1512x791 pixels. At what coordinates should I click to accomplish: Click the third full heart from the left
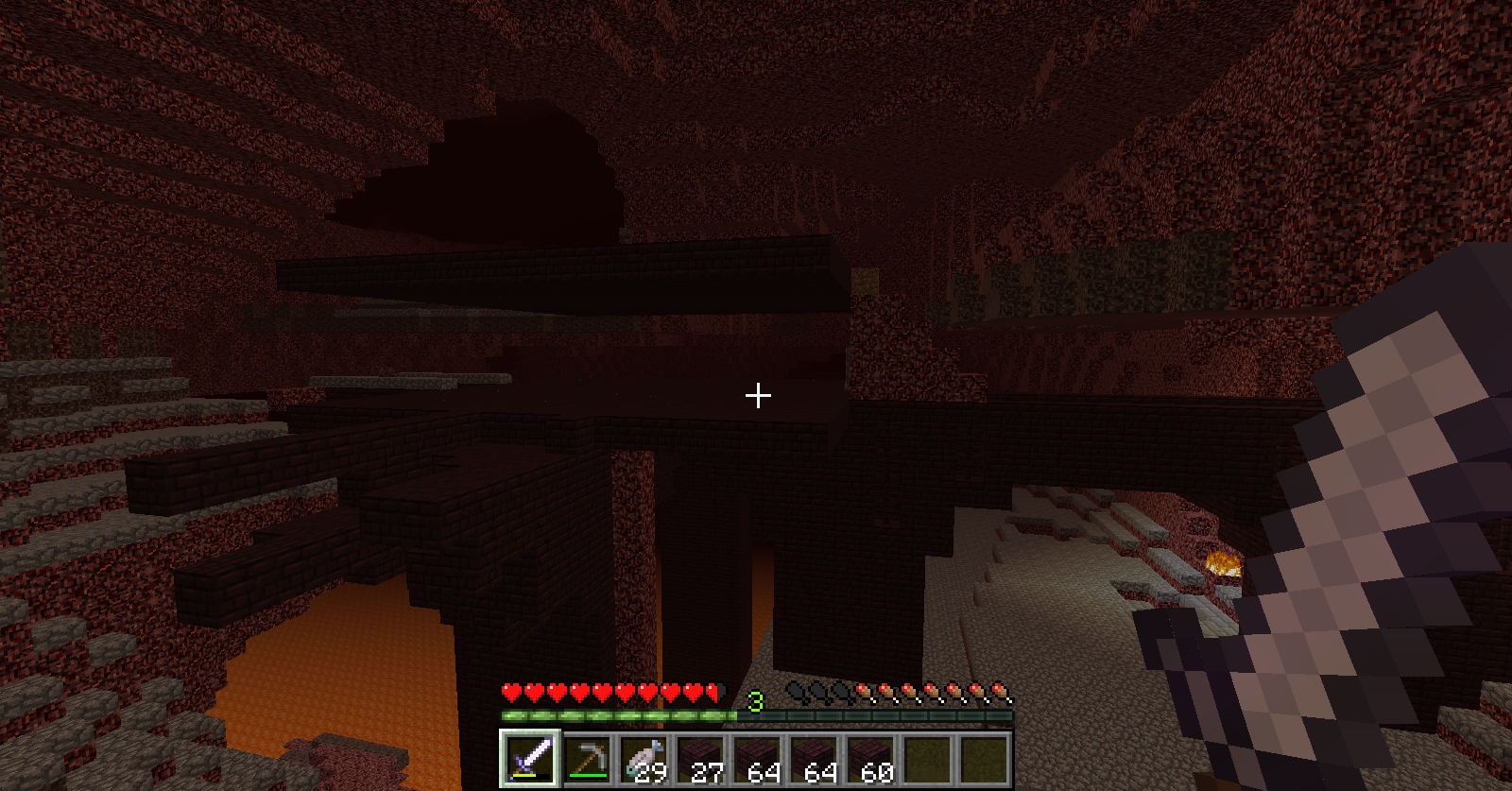pos(540,692)
